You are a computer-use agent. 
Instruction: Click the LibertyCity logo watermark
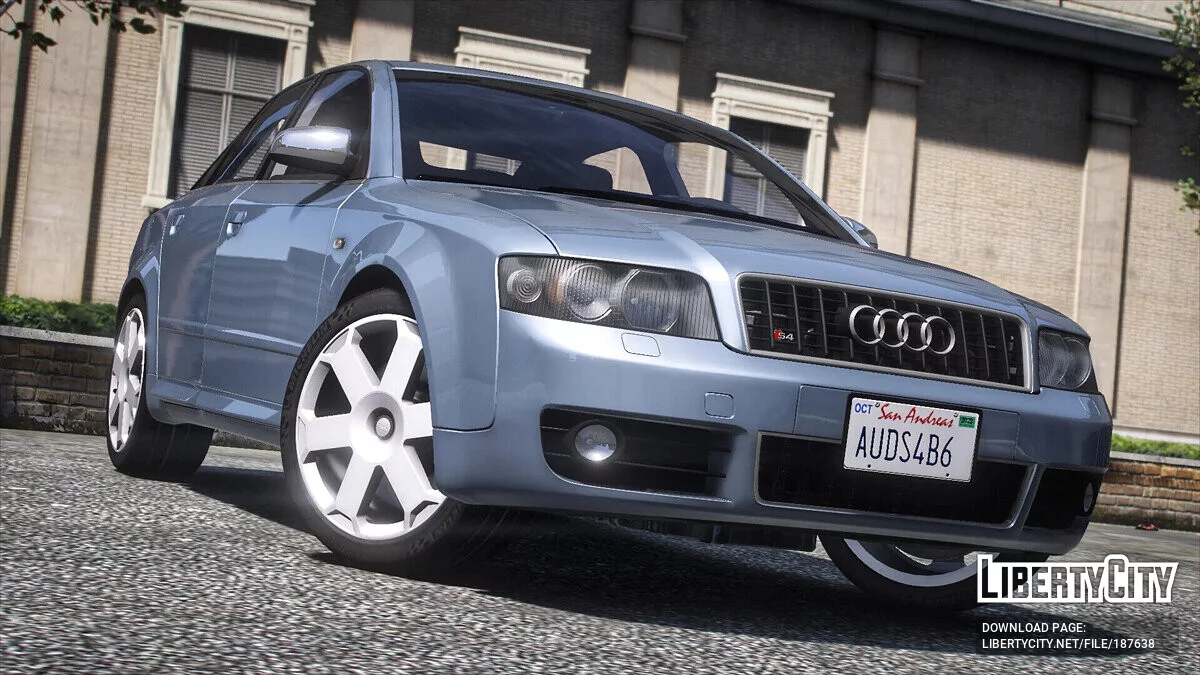(1077, 580)
